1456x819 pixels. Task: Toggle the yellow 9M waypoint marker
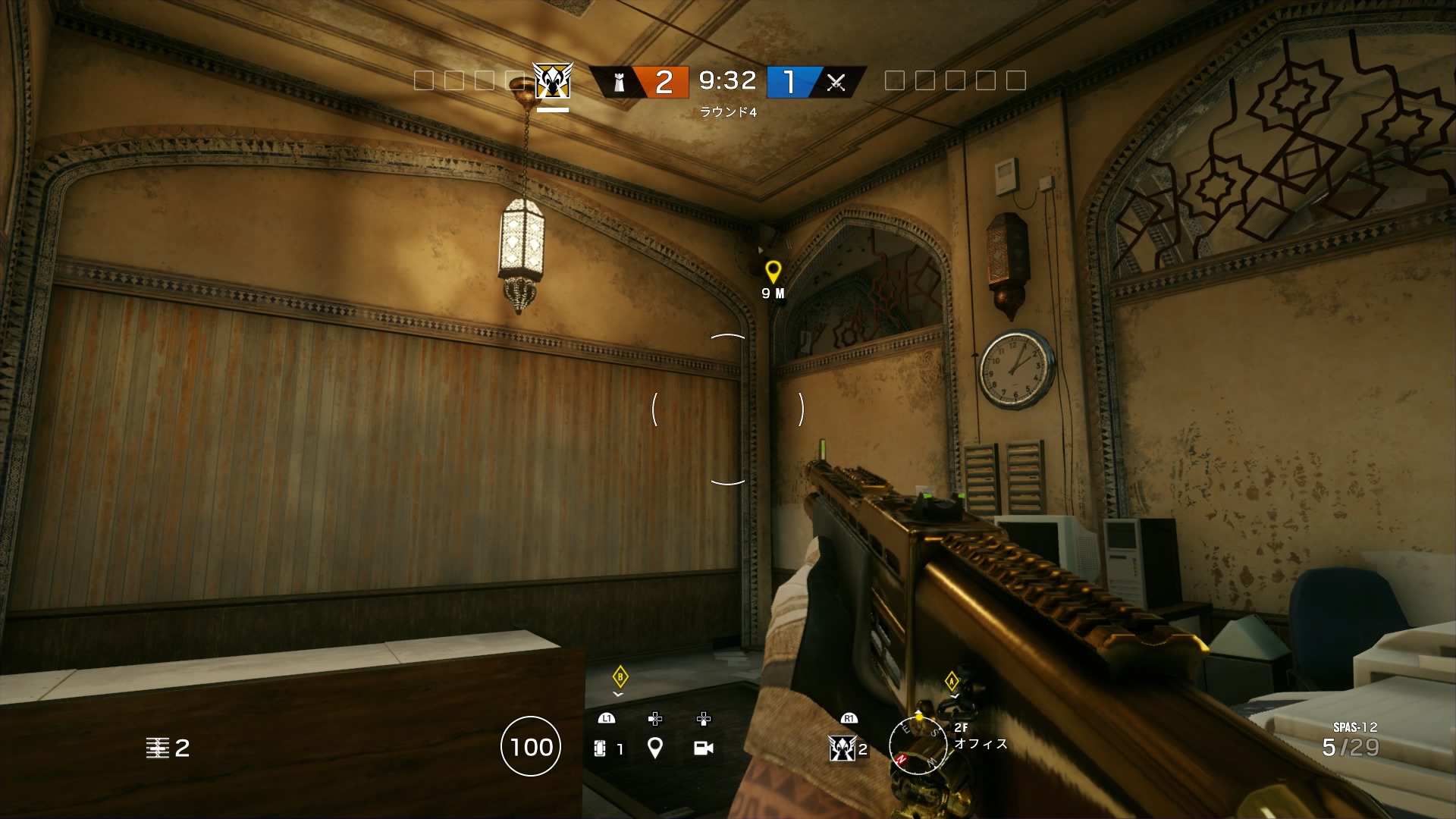[x=773, y=269]
